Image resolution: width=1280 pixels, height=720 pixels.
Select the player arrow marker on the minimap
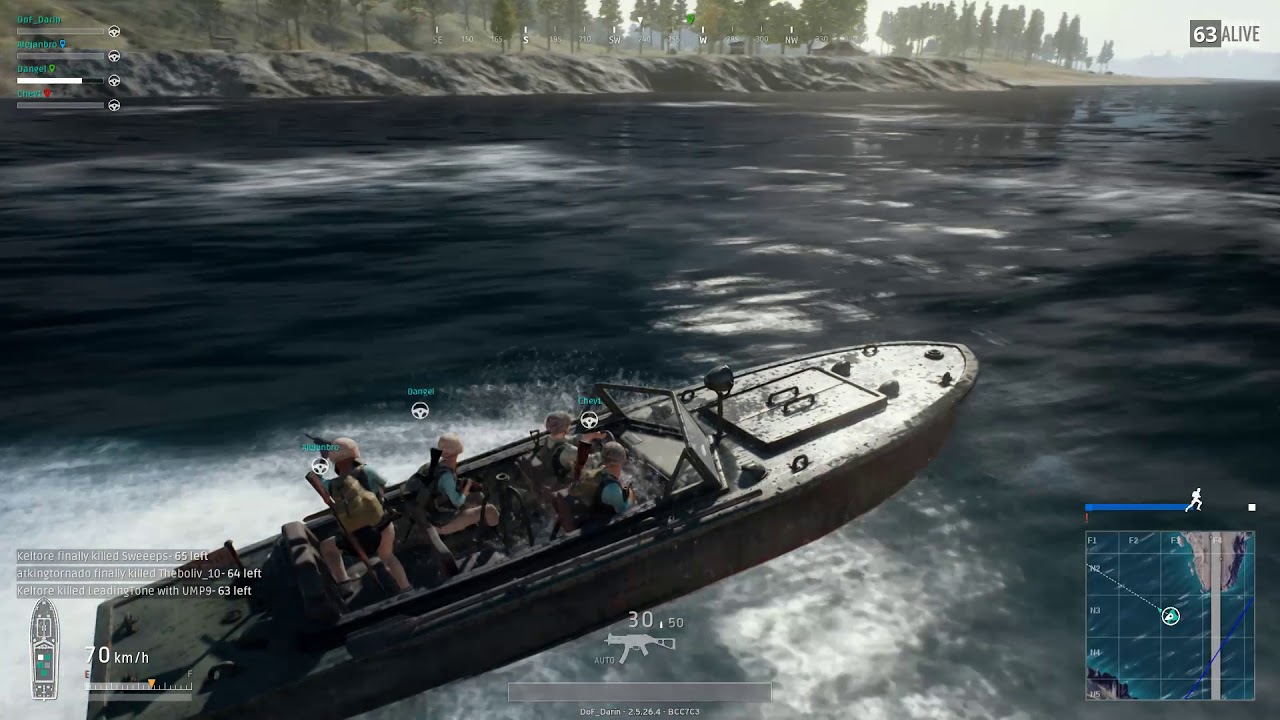[1170, 616]
